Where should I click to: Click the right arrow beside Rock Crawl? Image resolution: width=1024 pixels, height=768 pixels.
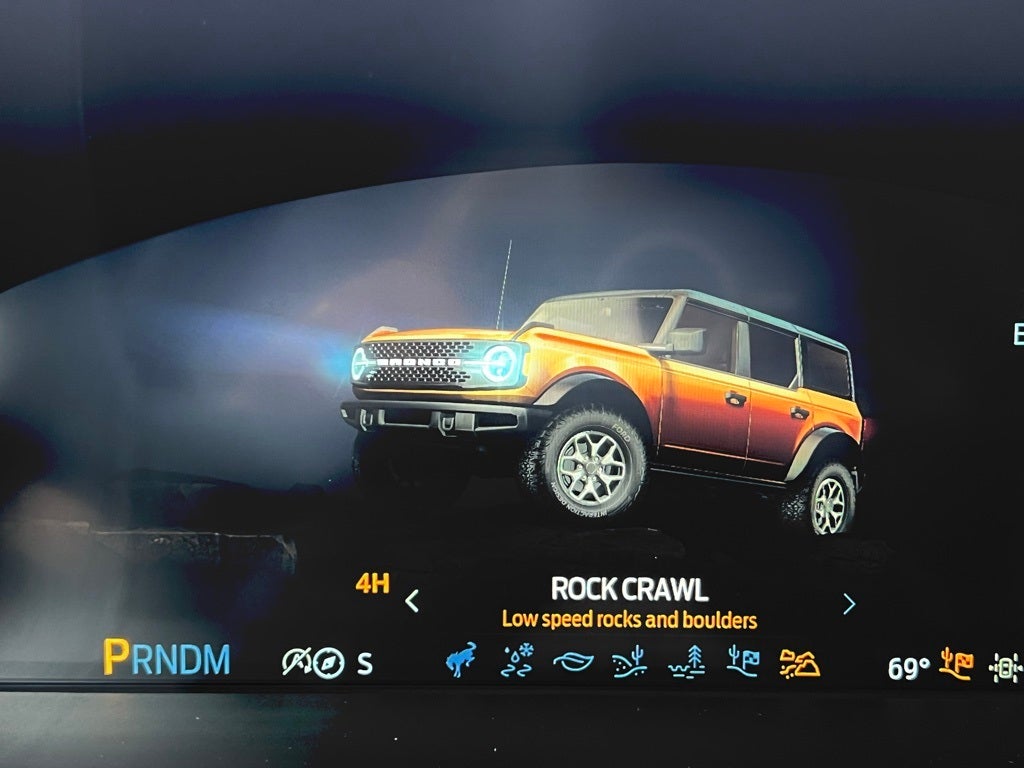point(849,603)
